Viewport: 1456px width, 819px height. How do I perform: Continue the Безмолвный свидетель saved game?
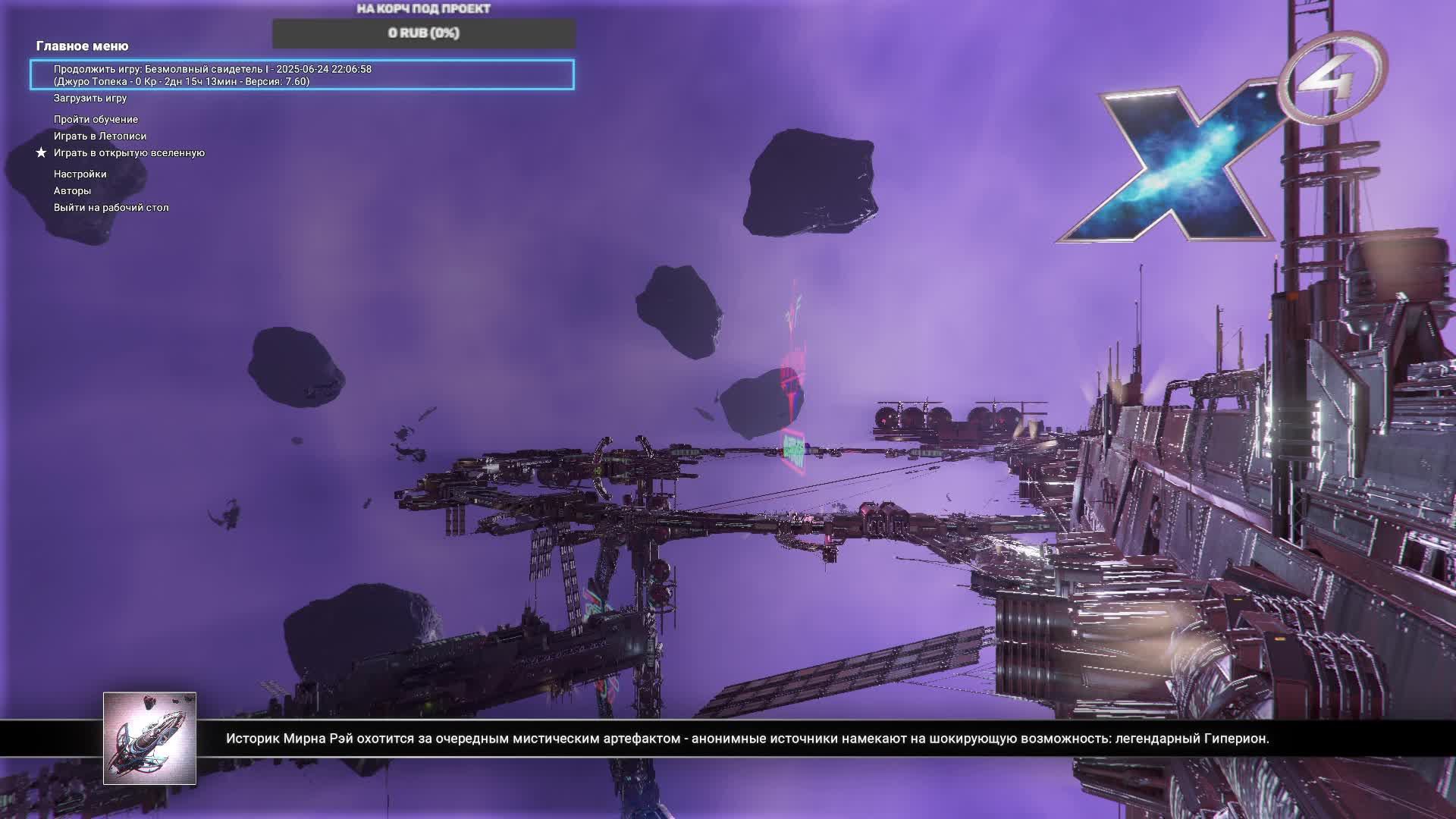(x=302, y=75)
